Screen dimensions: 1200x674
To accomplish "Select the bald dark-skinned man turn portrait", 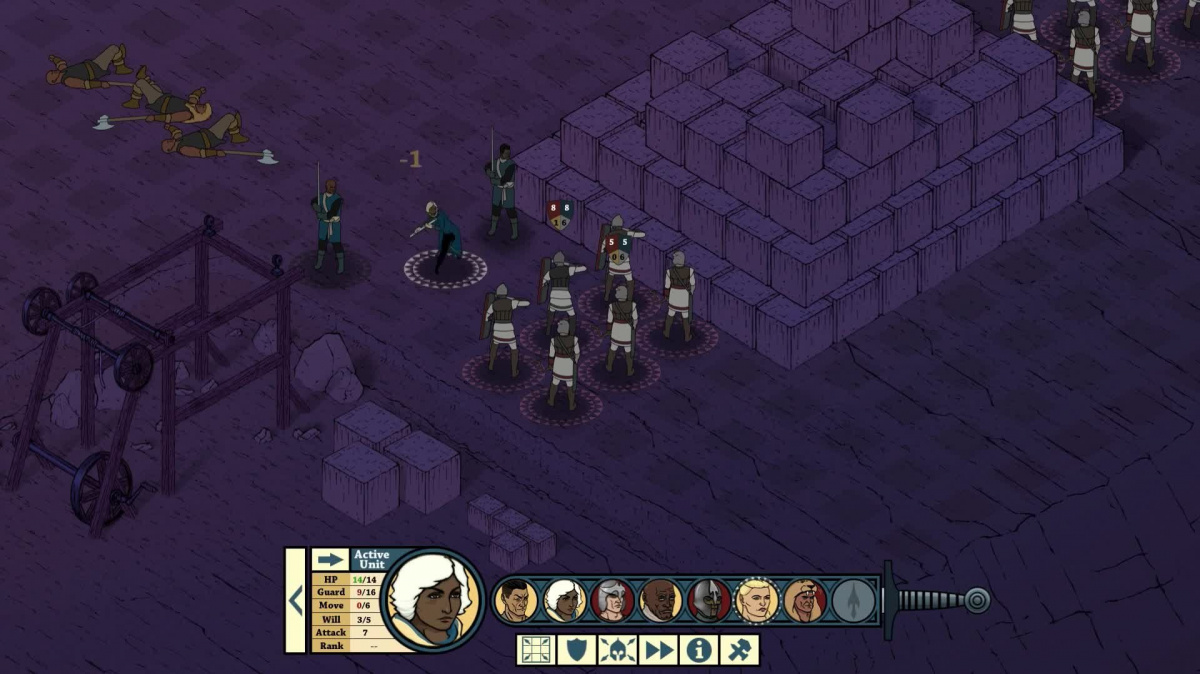I will coord(661,600).
